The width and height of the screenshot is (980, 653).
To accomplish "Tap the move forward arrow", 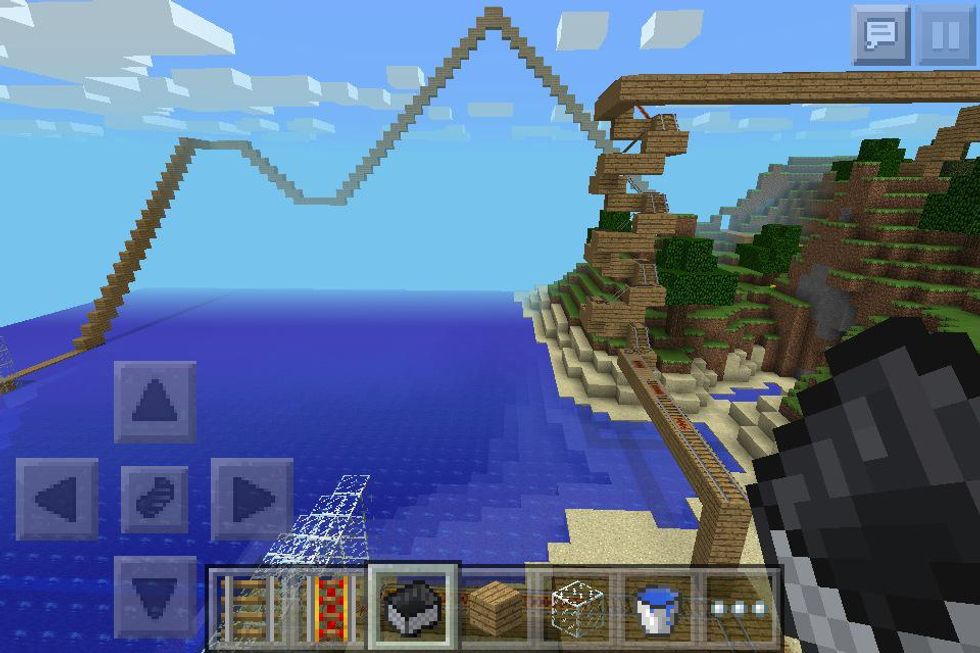I will pyautogui.click(x=154, y=402).
